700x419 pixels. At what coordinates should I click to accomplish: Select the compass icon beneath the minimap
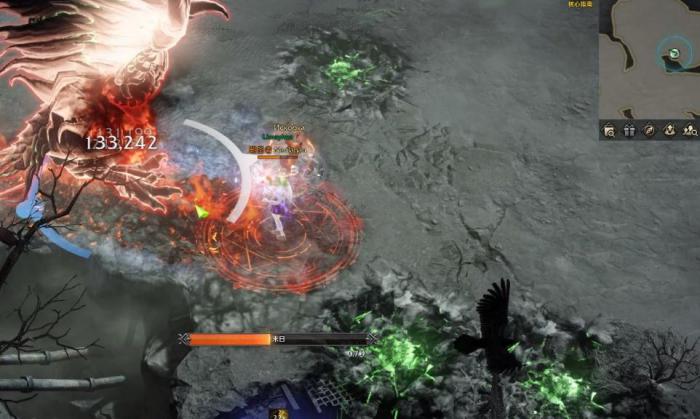[x=648, y=130]
